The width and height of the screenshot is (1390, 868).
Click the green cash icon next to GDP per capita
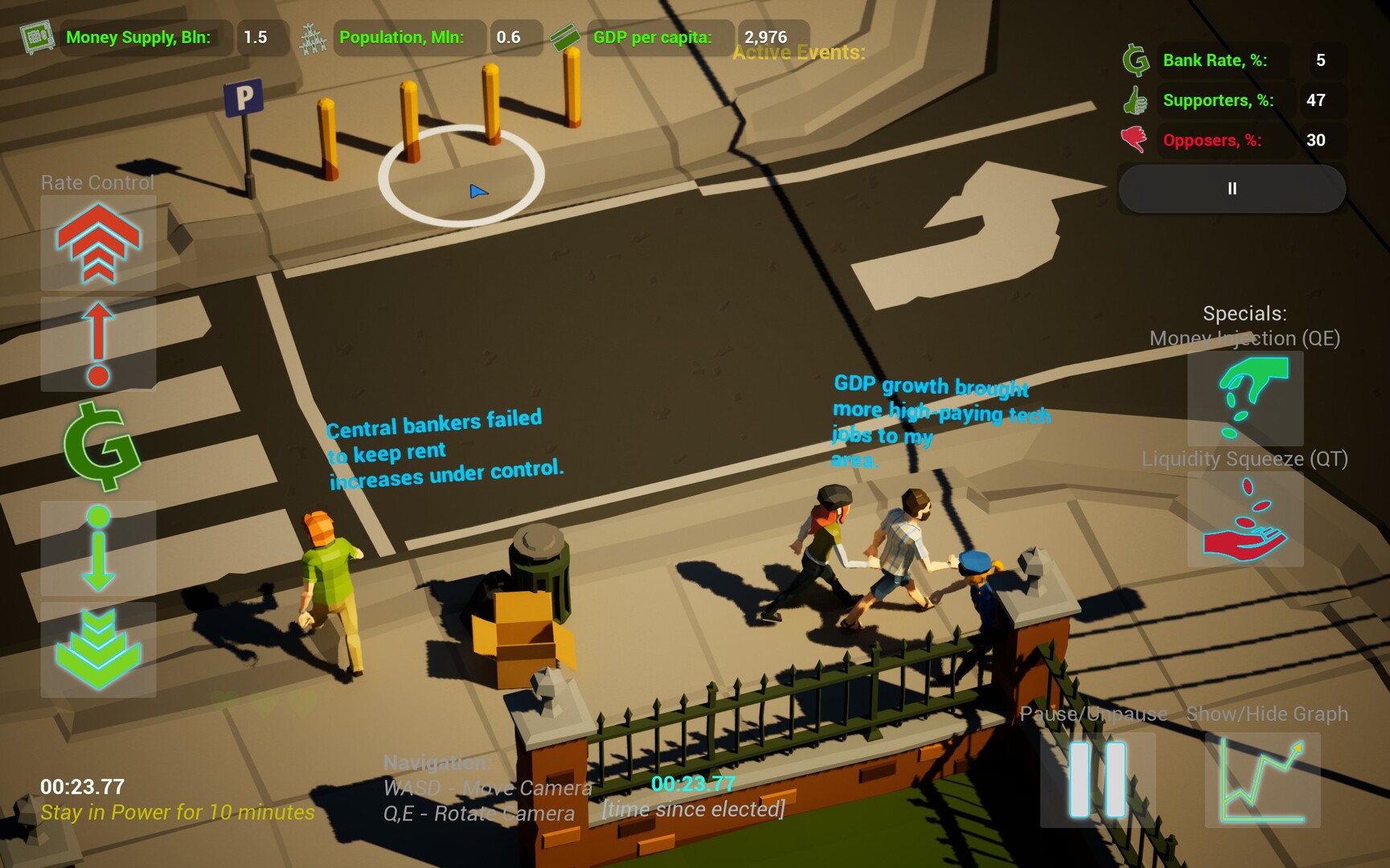pos(565,35)
